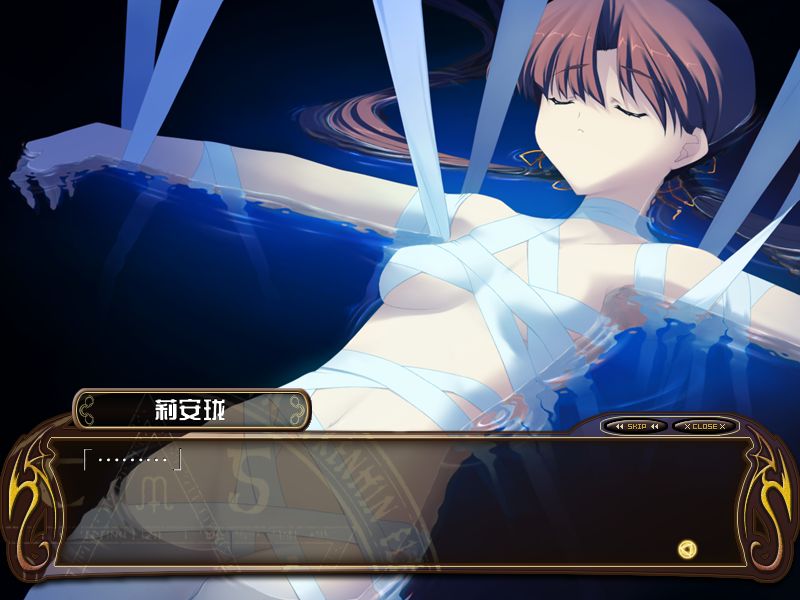Activate the SKIP button
The image size is (800, 600).
[636, 426]
